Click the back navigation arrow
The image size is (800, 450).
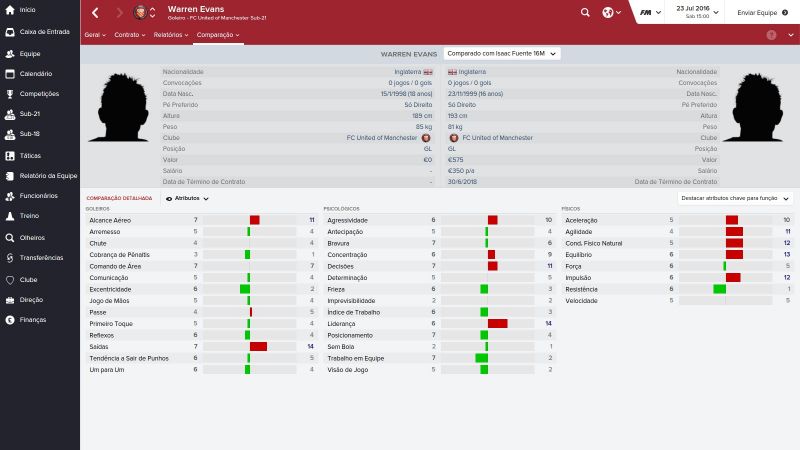[95, 13]
